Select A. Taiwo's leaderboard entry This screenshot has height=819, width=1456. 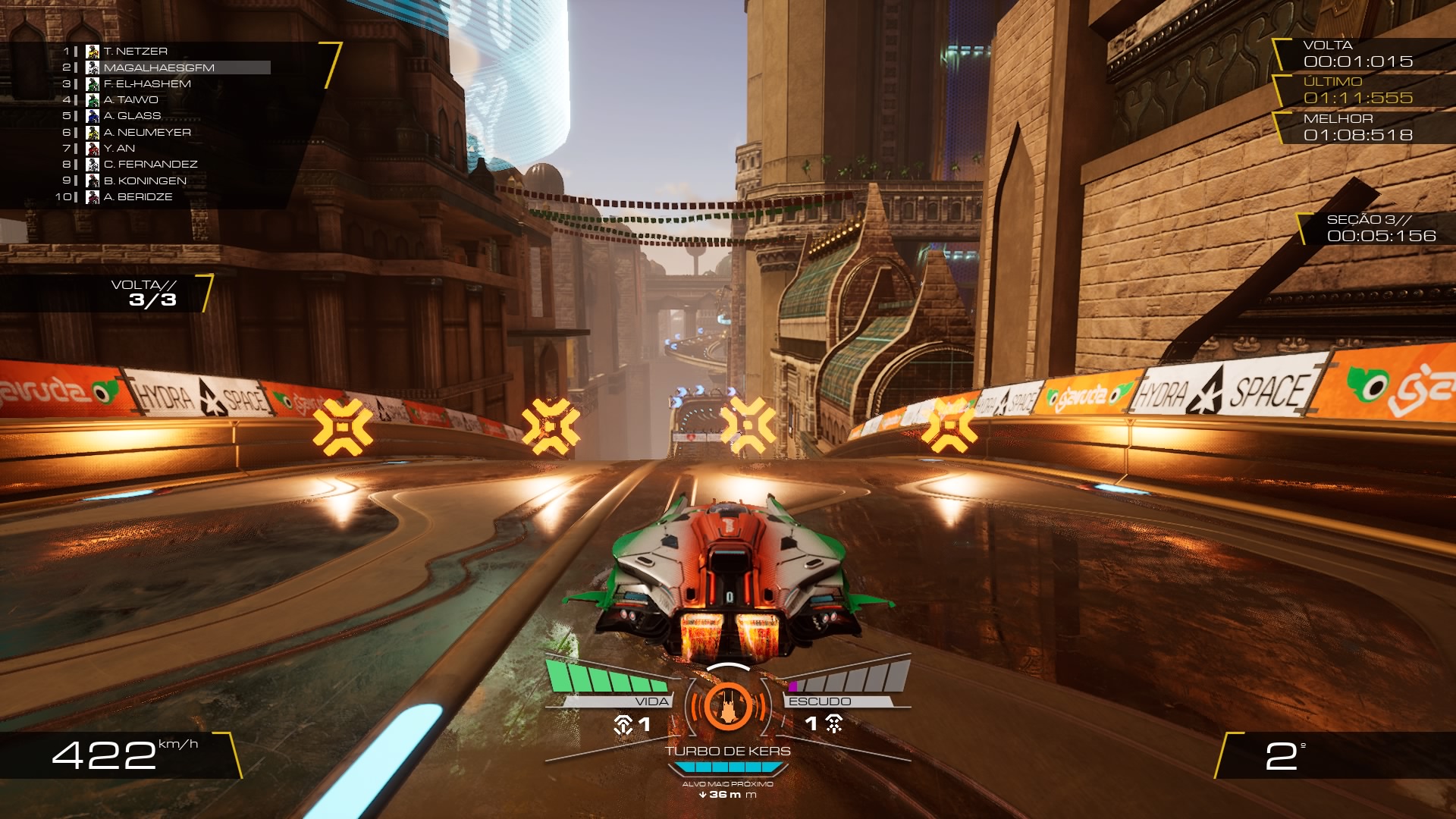coord(130,100)
